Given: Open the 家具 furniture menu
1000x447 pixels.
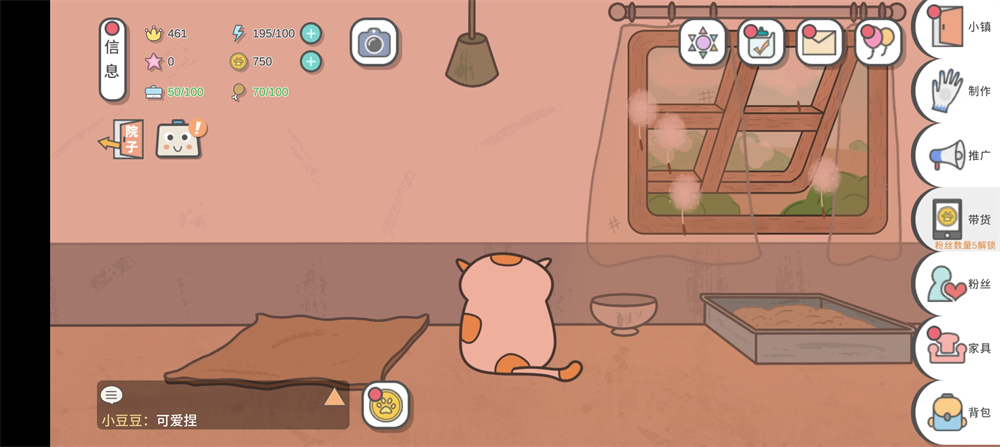Looking at the screenshot, I should click(958, 348).
